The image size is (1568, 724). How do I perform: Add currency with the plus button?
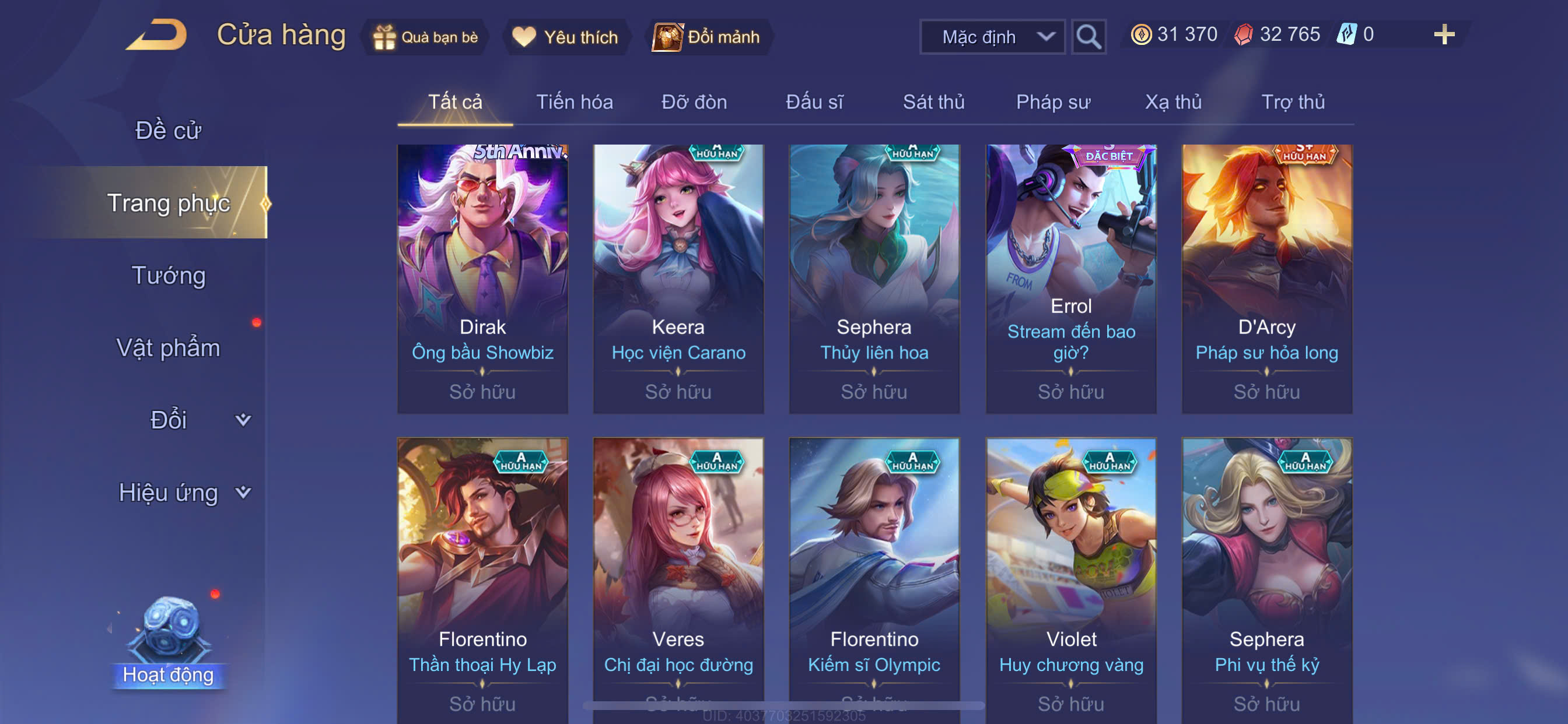1444,34
